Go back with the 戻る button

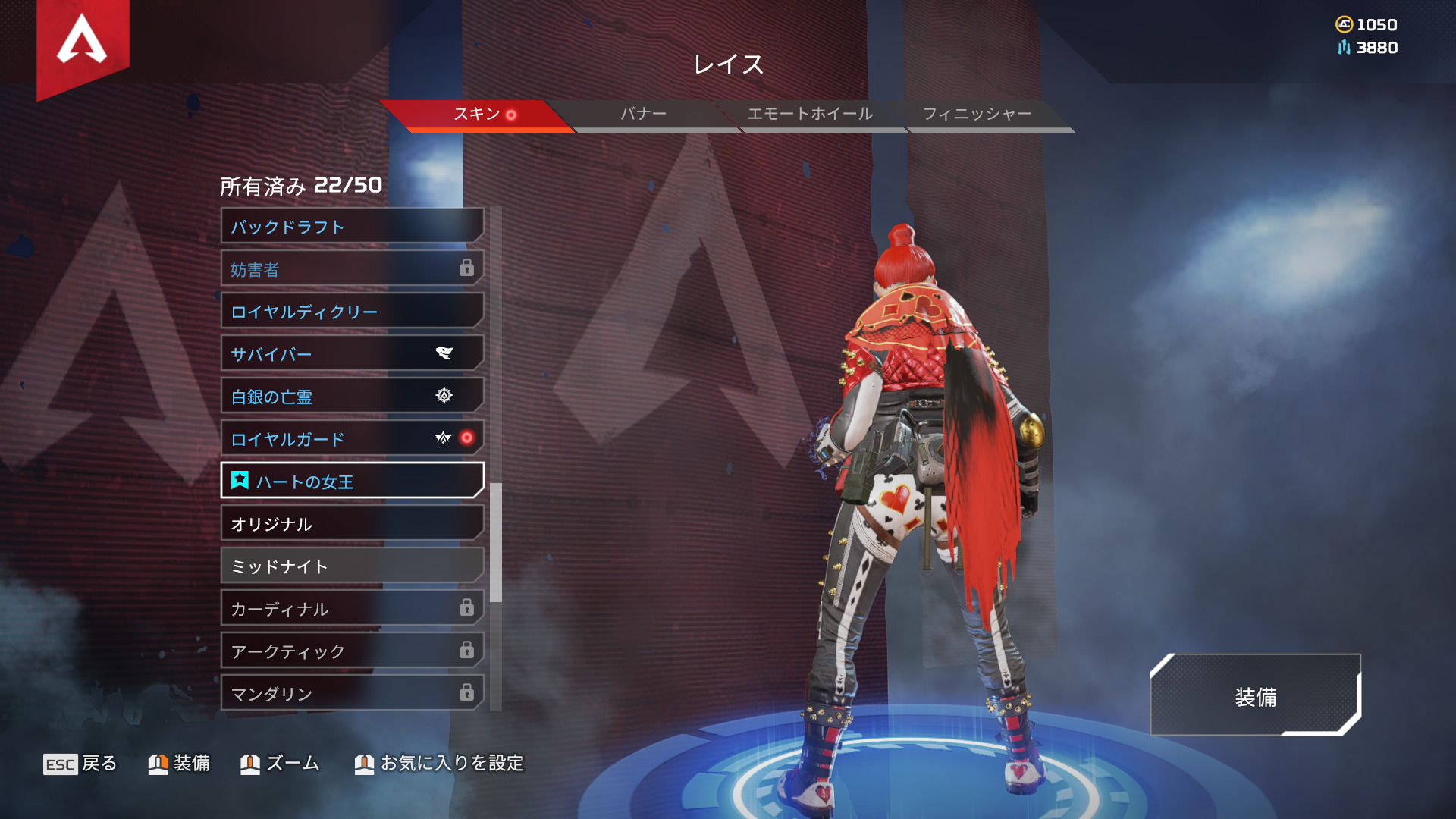(x=80, y=764)
